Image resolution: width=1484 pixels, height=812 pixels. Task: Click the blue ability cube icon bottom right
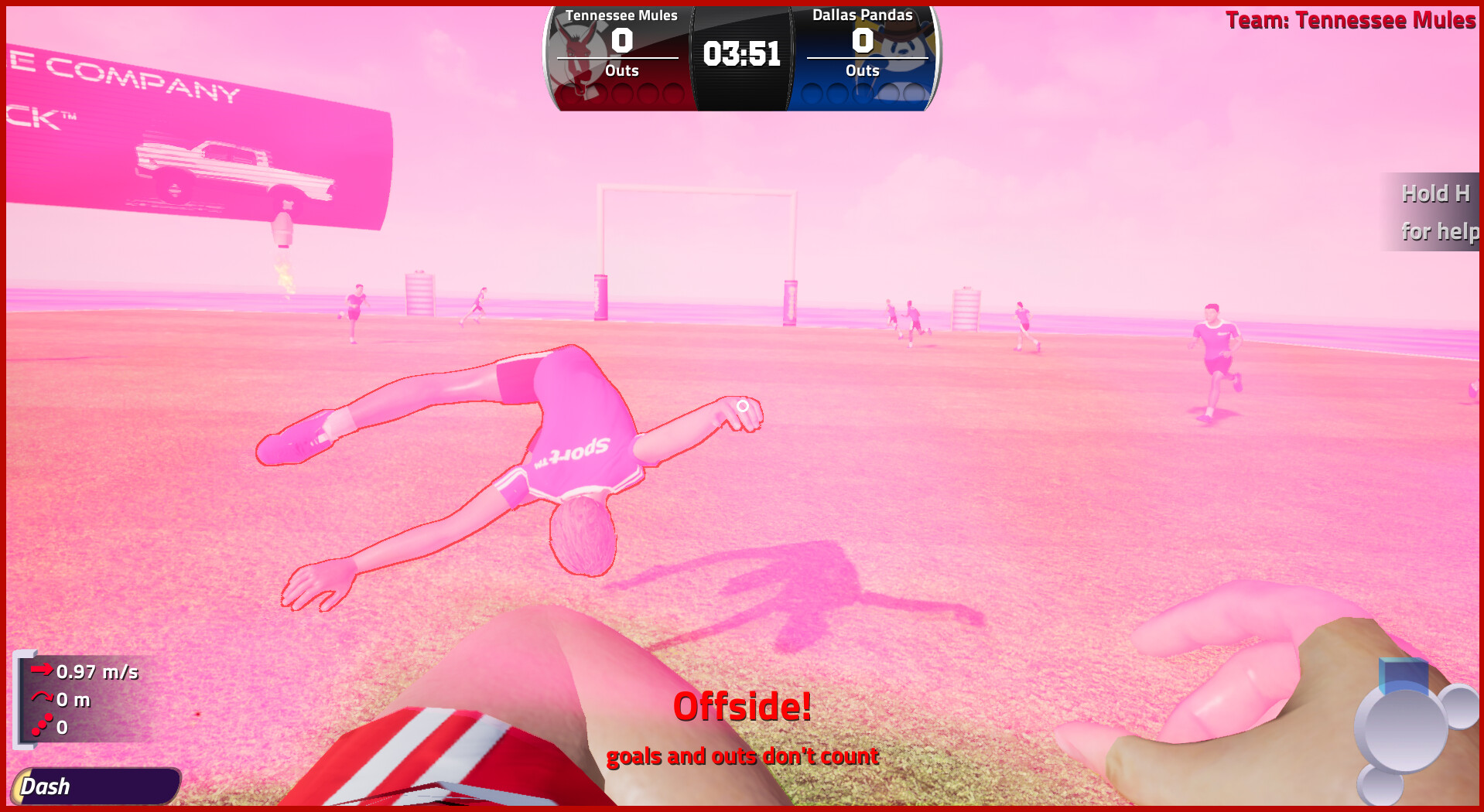tap(1404, 675)
